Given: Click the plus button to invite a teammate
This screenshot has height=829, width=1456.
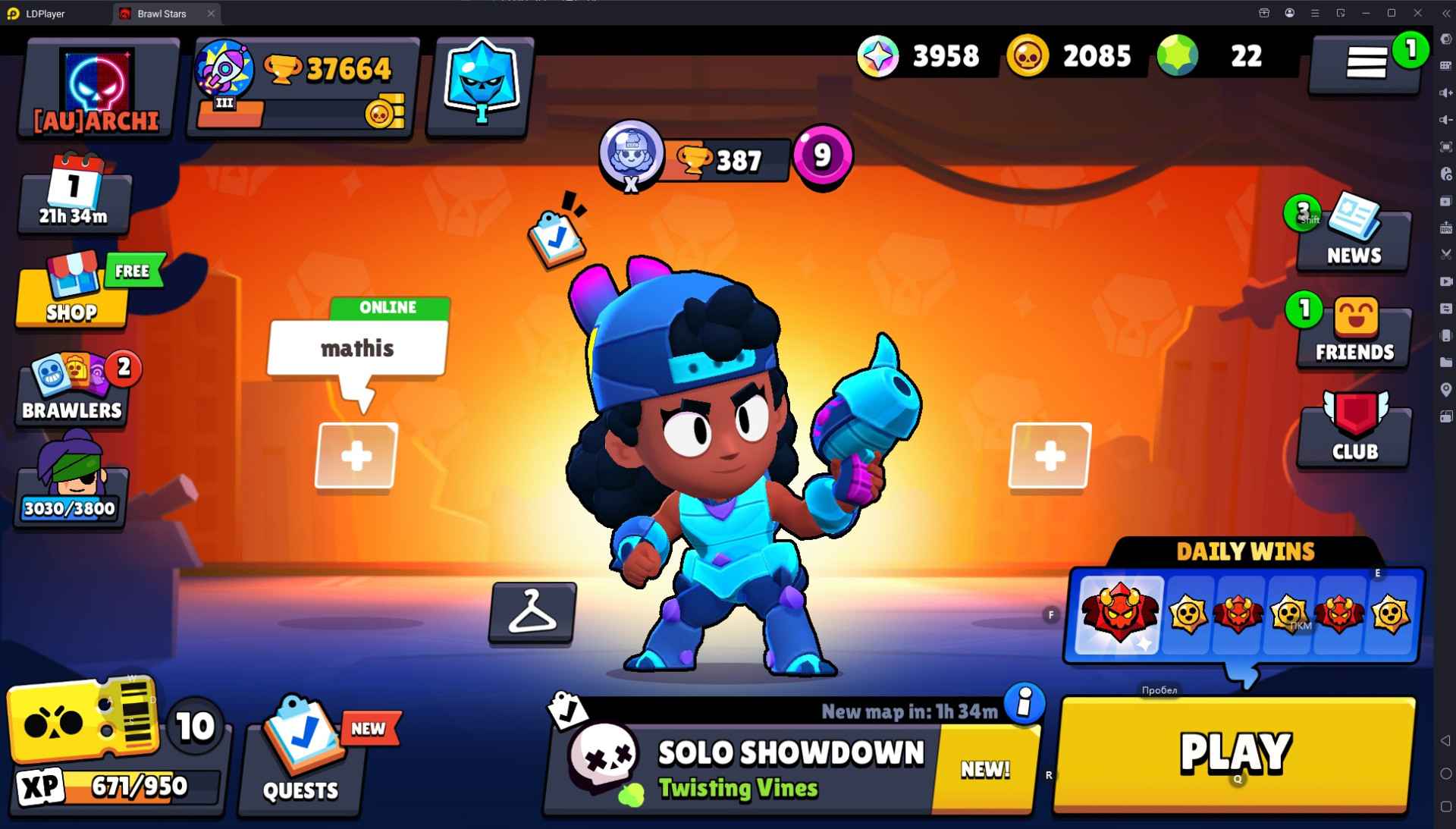Looking at the screenshot, I should (356, 456).
